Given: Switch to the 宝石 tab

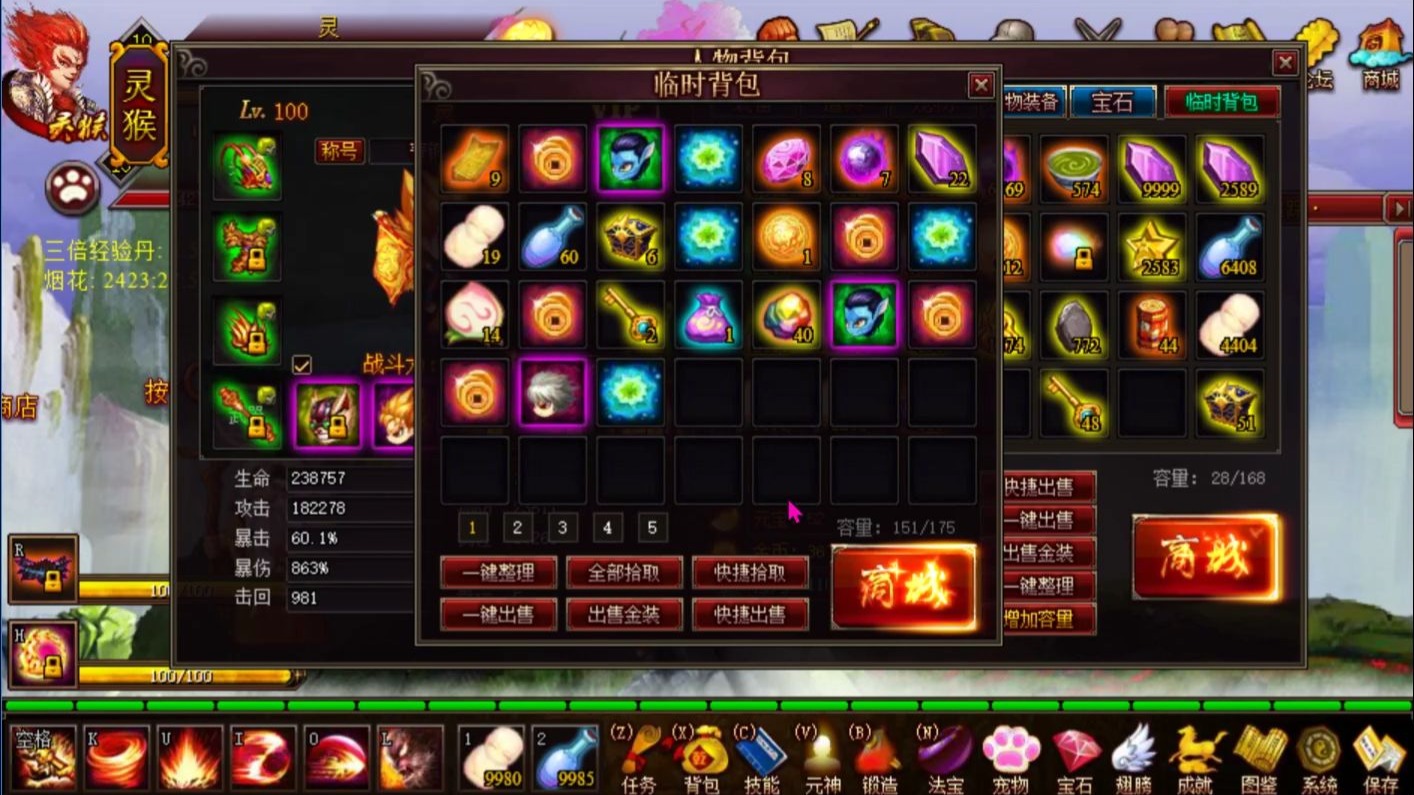Looking at the screenshot, I should click(x=1113, y=101).
